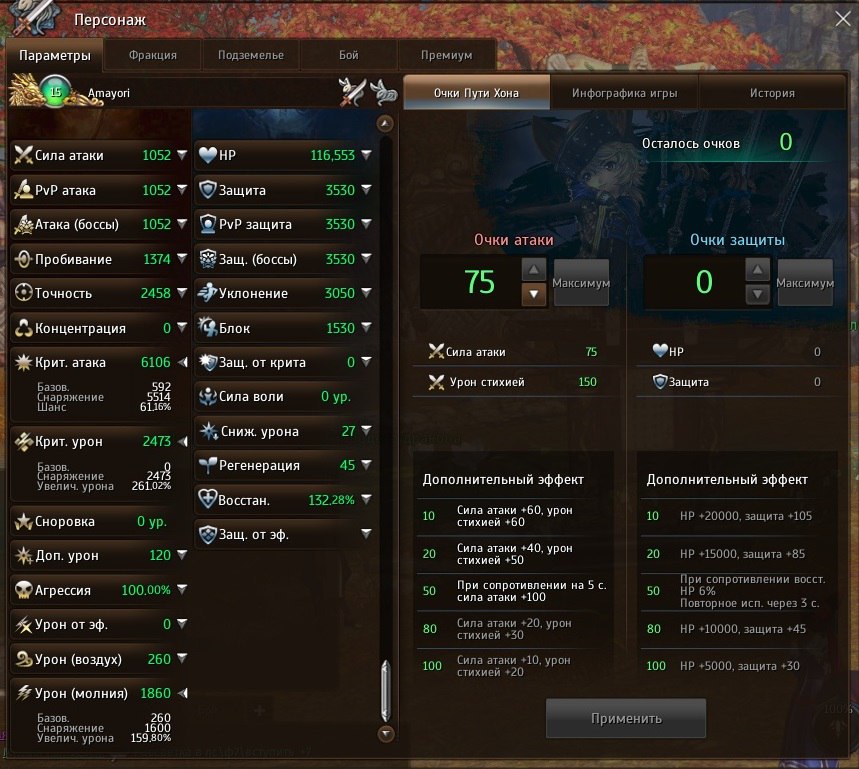The width and height of the screenshot is (859, 769).
Task: Close the Персонаж character window
Action: [x=842, y=17]
